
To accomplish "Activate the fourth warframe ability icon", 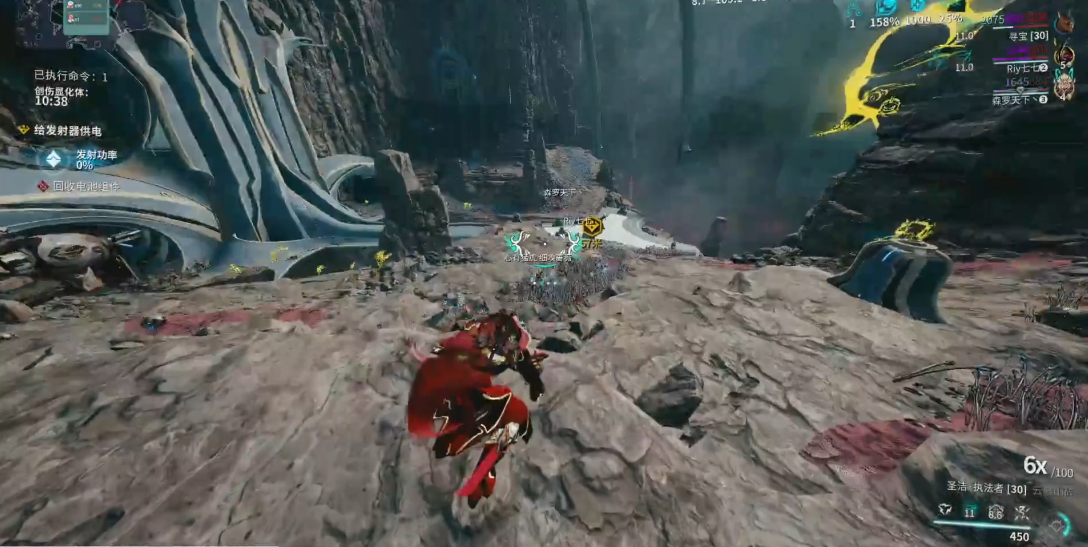I will pos(1021,511).
